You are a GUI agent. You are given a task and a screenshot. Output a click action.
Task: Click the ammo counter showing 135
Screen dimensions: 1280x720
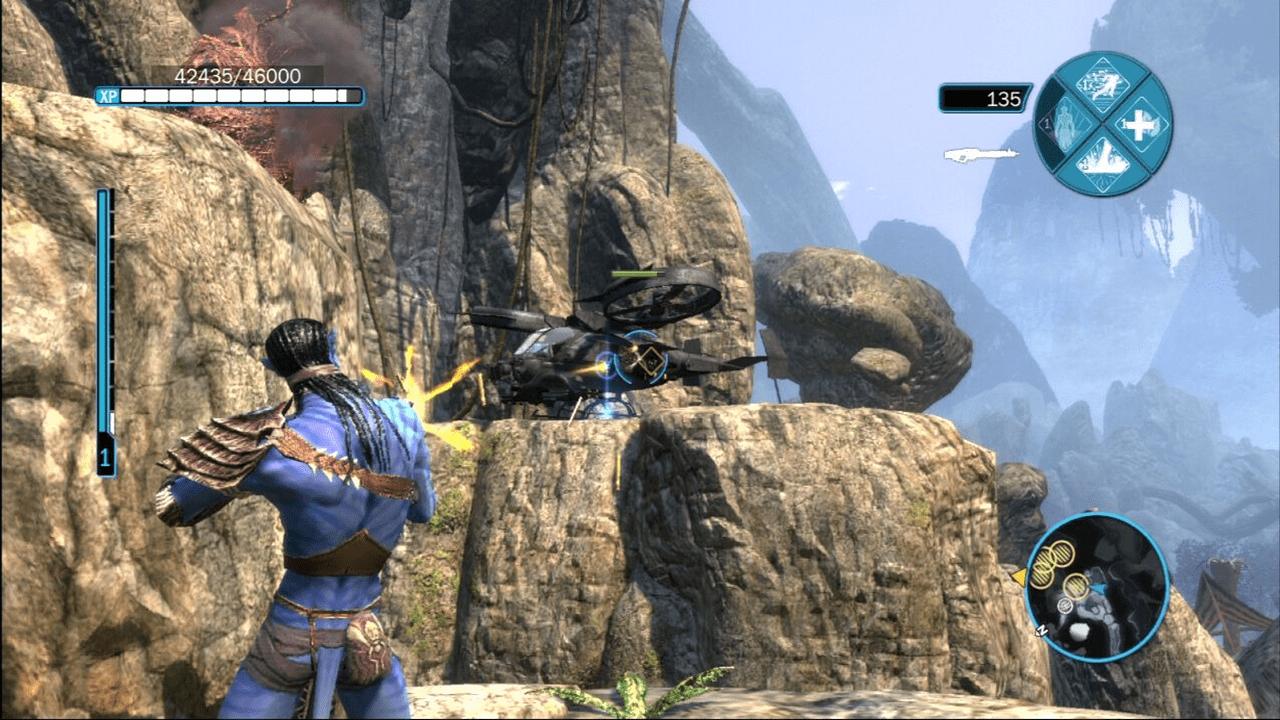coord(1002,98)
